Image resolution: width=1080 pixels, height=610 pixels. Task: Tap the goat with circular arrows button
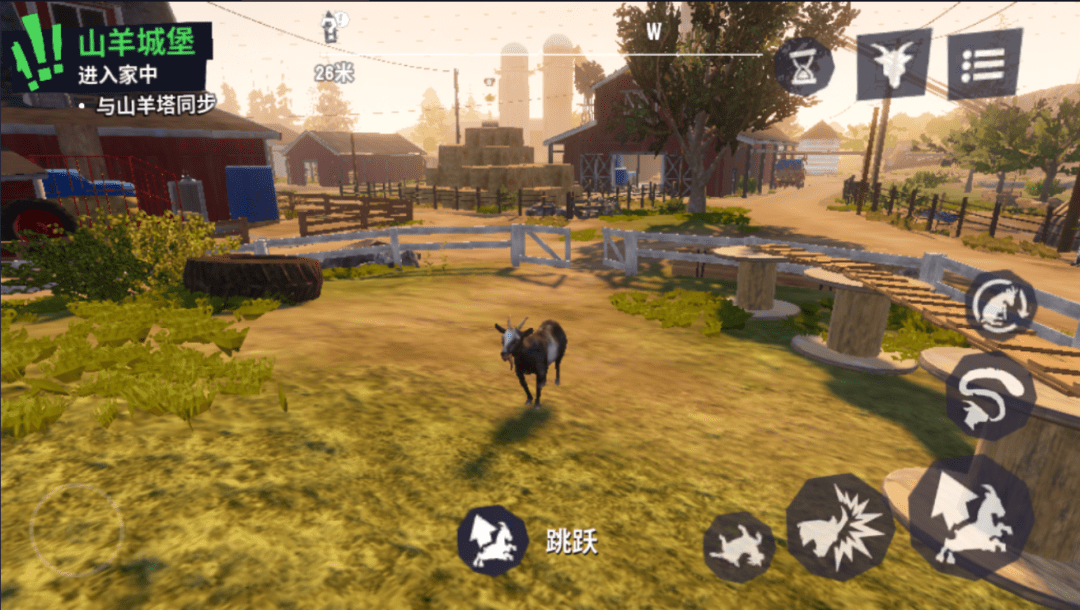click(999, 304)
